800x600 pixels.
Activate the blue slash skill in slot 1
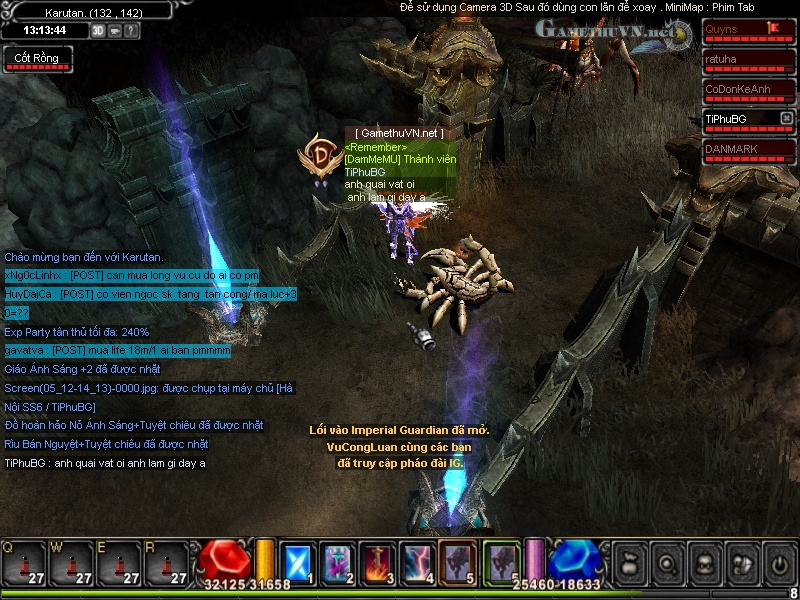click(297, 562)
